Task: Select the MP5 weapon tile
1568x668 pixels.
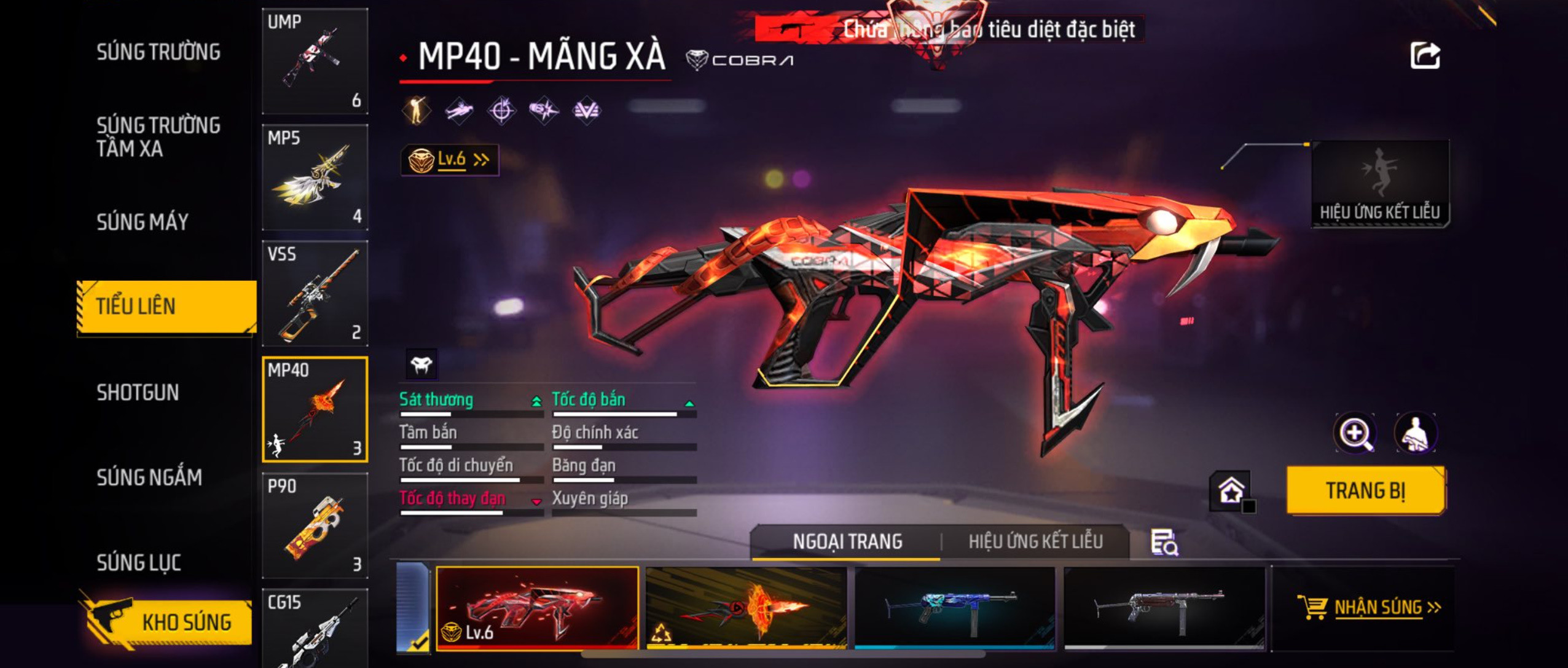Action: (315, 178)
